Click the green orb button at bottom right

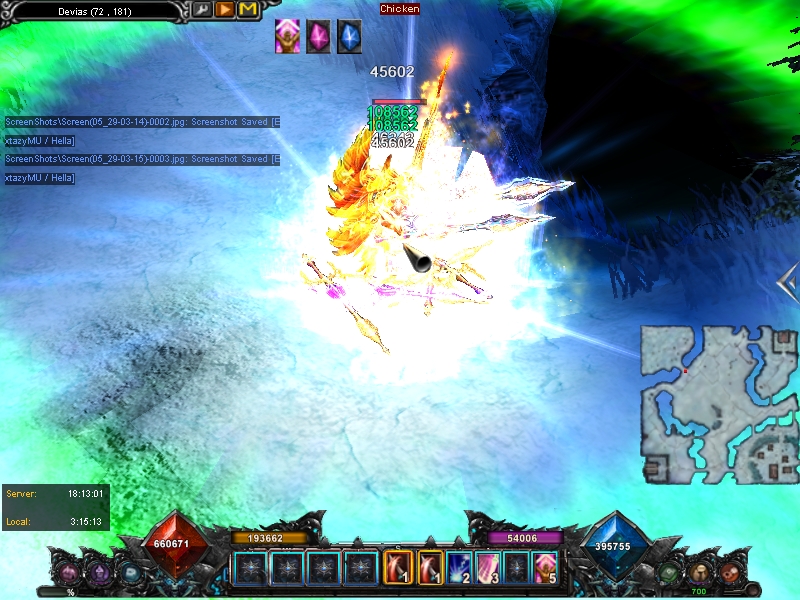(670, 573)
